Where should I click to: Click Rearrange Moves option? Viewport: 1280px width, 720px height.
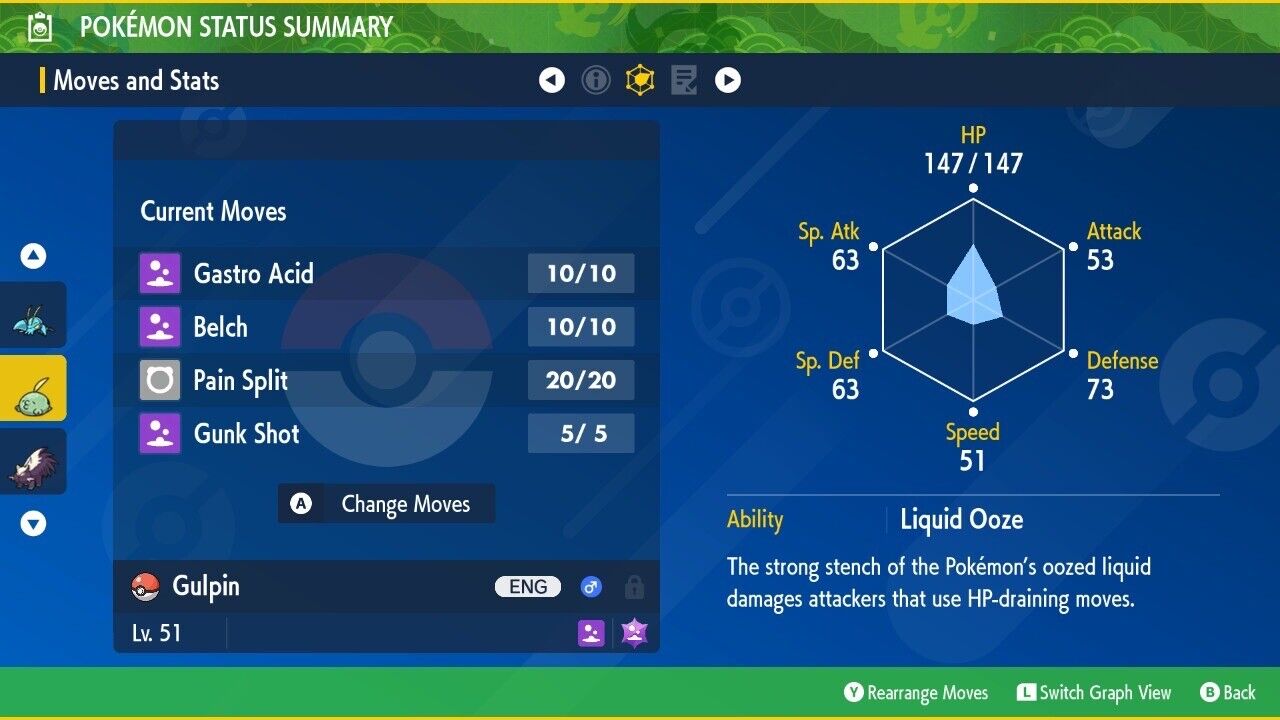tap(916, 693)
